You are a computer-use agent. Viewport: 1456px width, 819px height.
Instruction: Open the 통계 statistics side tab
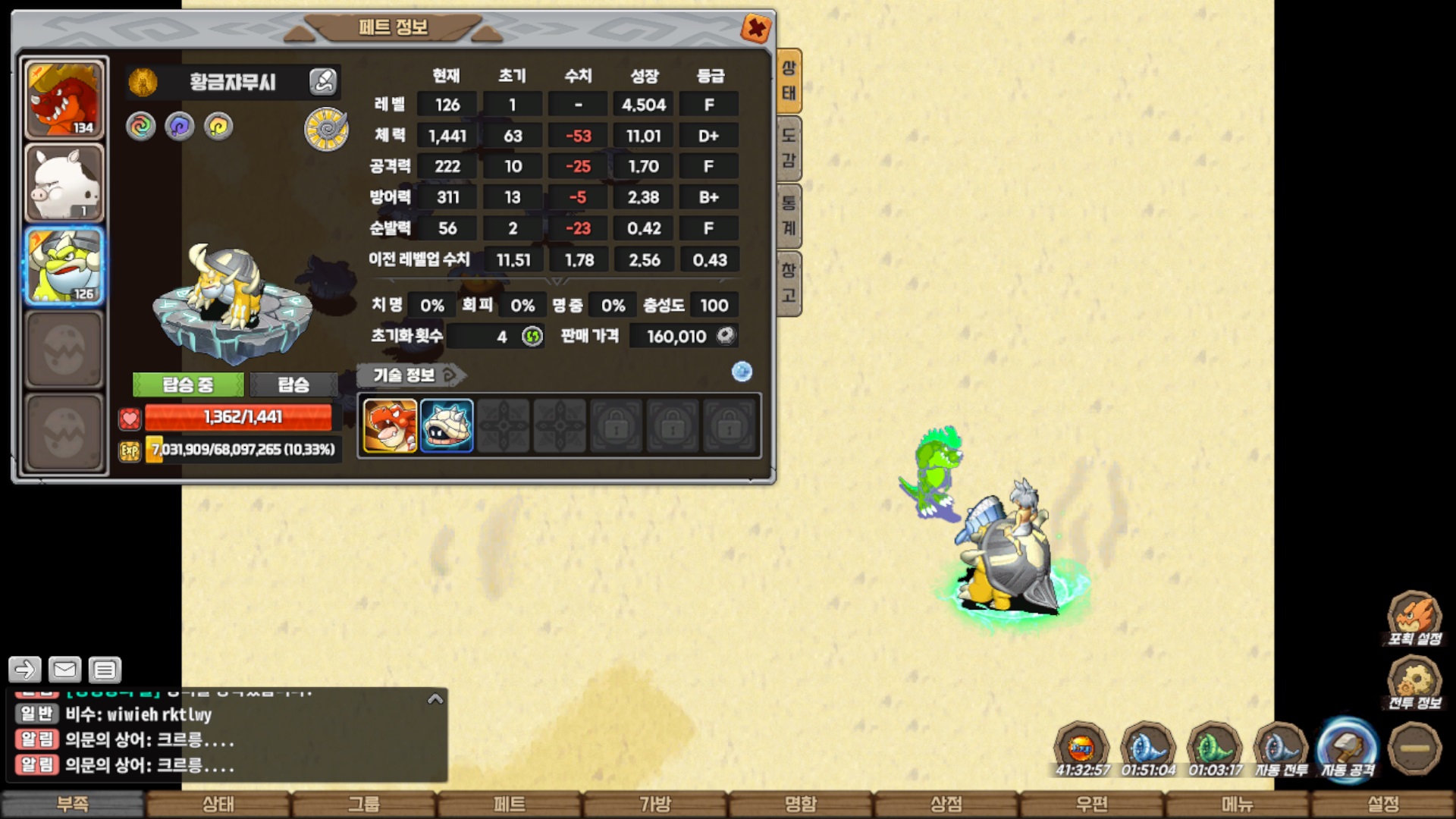click(x=789, y=216)
